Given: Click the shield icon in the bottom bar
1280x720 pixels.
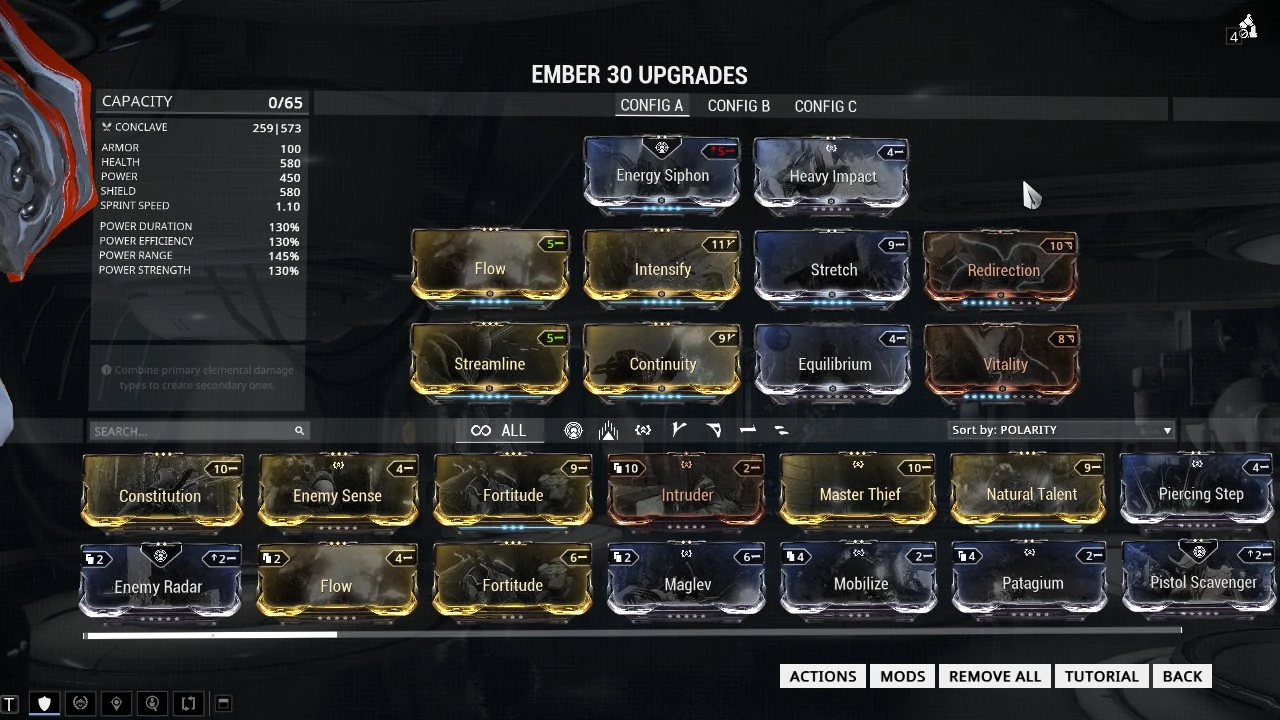Looking at the screenshot, I should click(44, 703).
